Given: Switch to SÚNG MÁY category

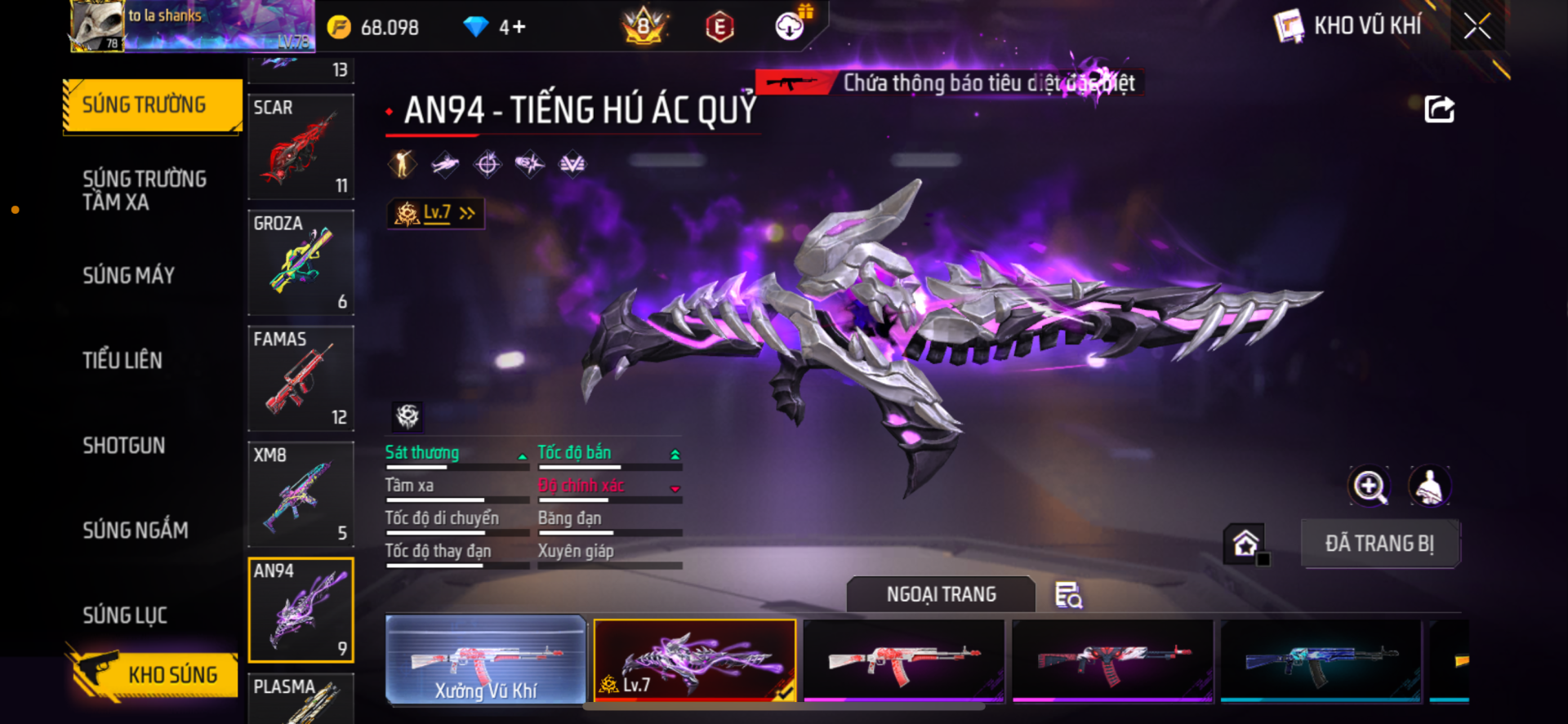Looking at the screenshot, I should pyautogui.click(x=129, y=276).
